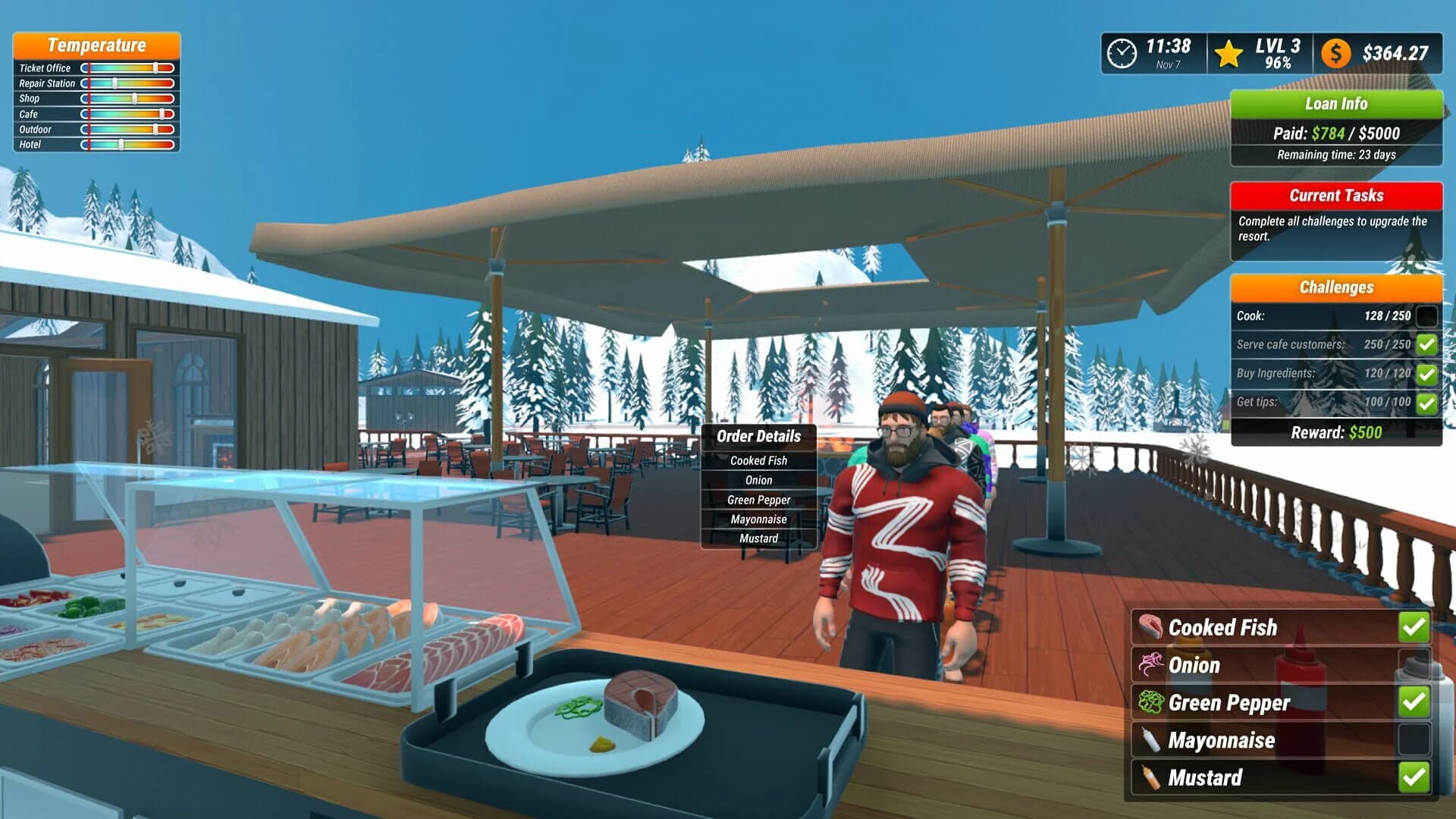Expand the Order Details header
This screenshot has height=819, width=1456.
pyautogui.click(x=760, y=437)
